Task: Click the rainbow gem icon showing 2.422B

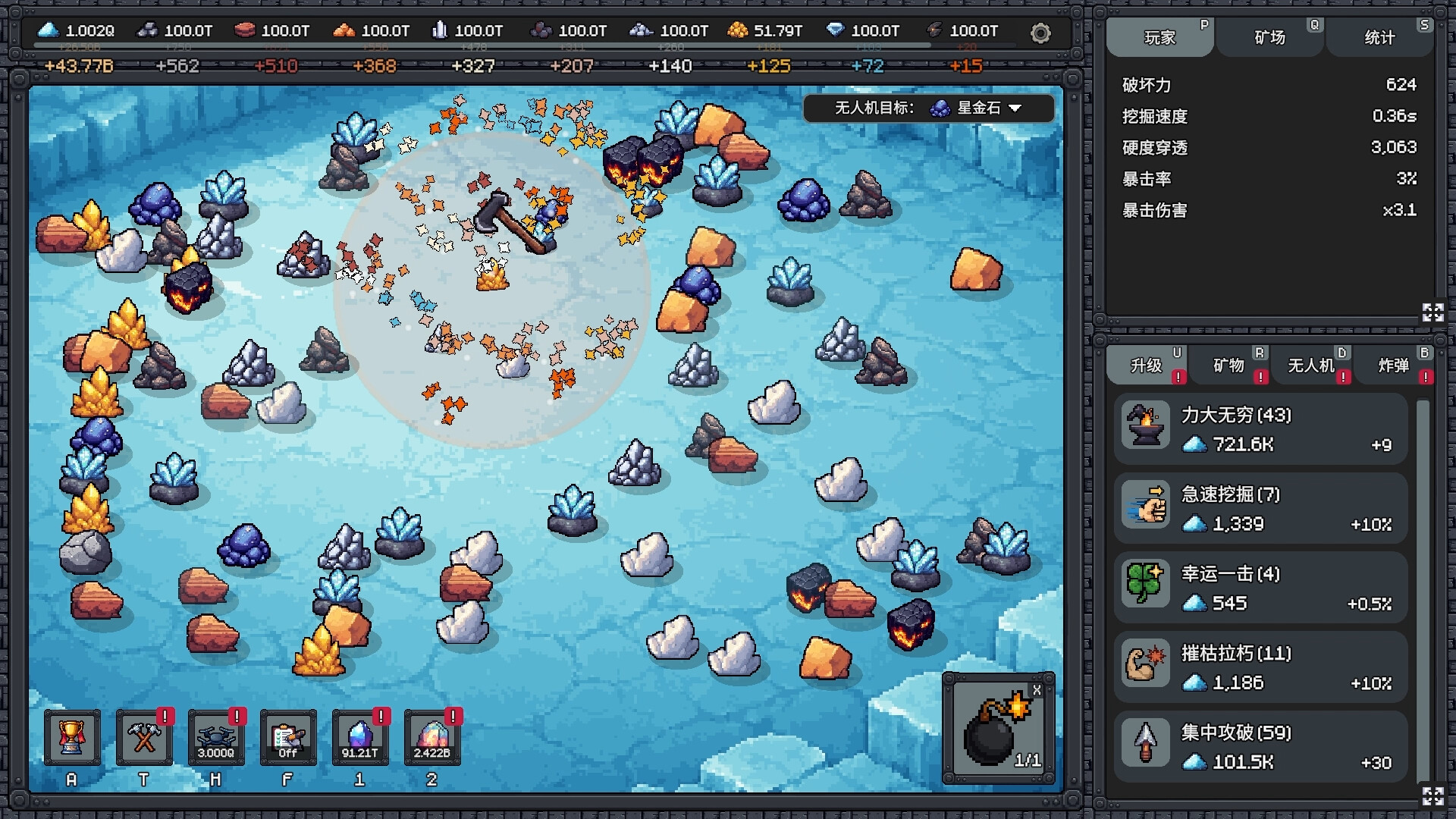Action: click(433, 736)
